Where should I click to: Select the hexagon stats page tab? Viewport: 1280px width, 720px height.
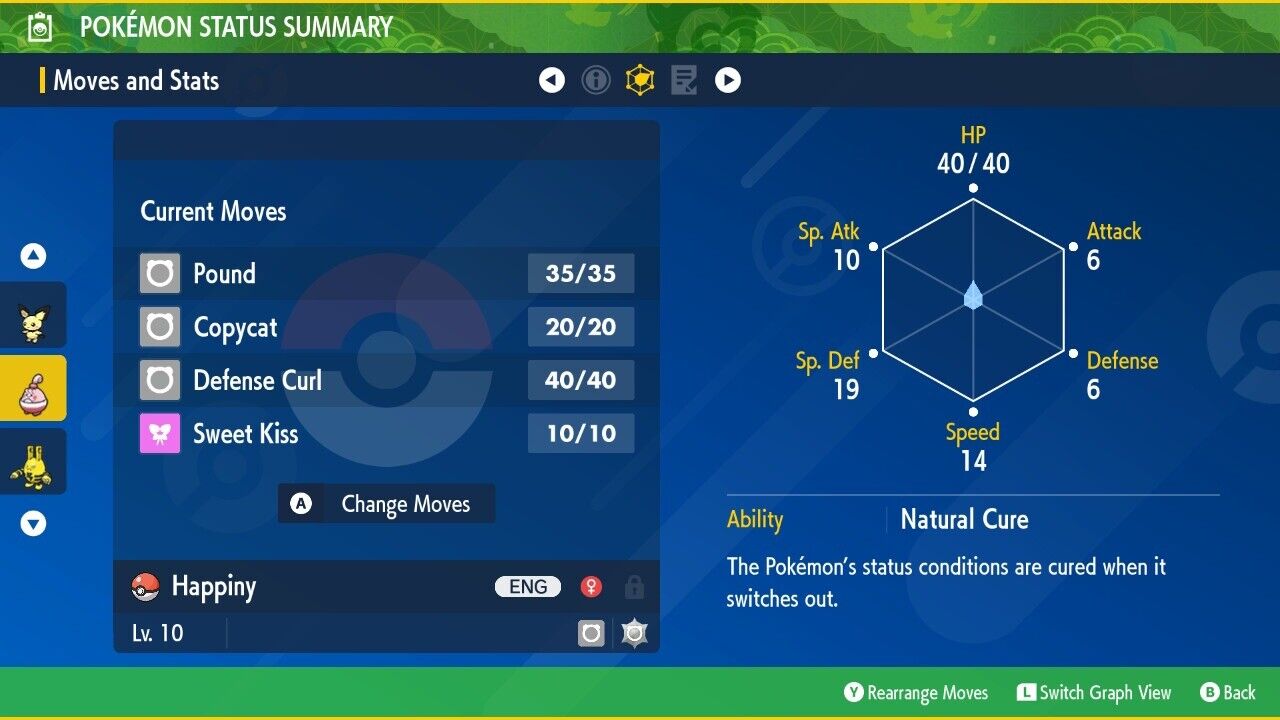coord(640,80)
